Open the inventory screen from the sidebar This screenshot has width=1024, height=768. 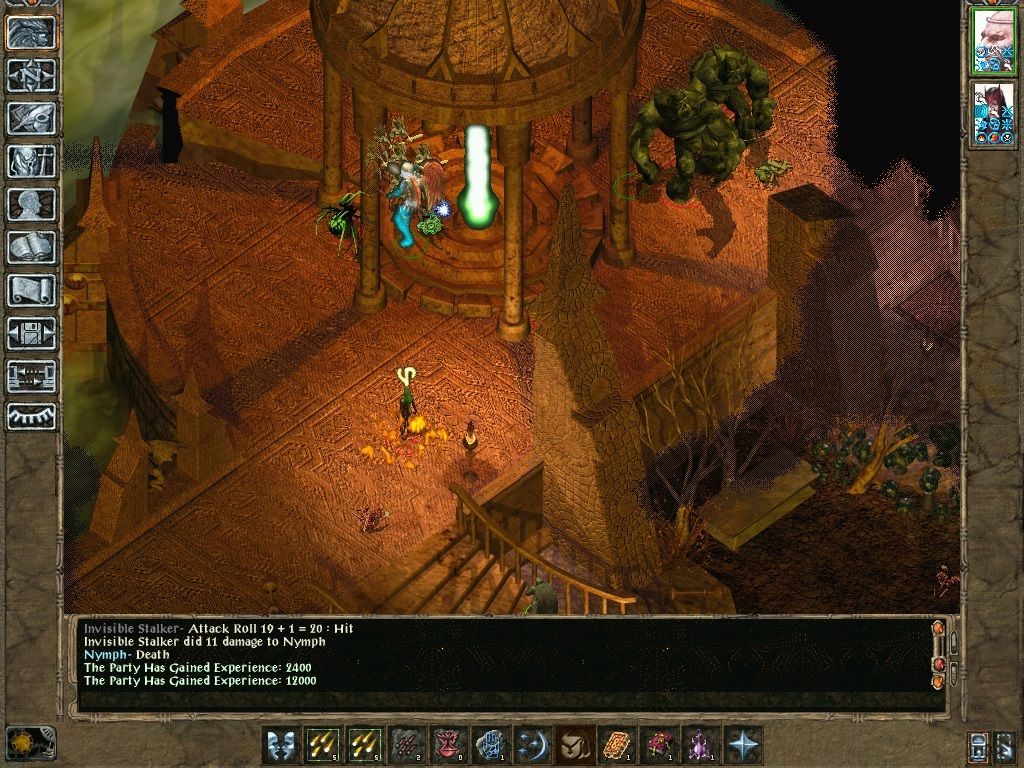tap(32, 161)
